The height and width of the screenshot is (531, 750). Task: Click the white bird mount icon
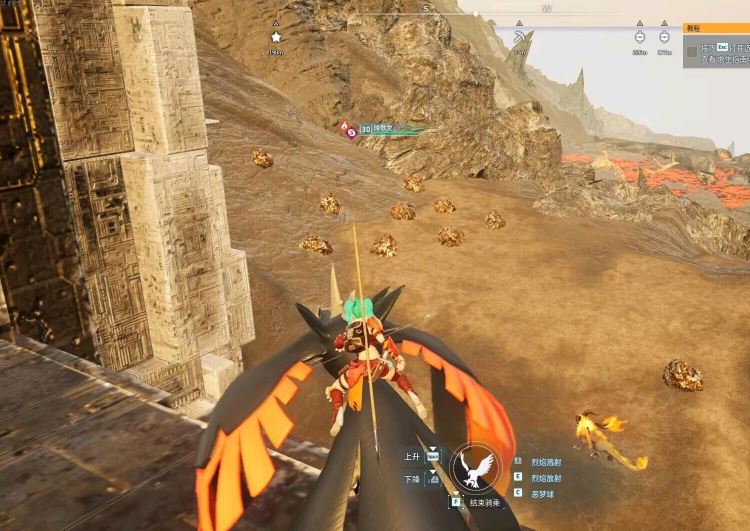(473, 467)
